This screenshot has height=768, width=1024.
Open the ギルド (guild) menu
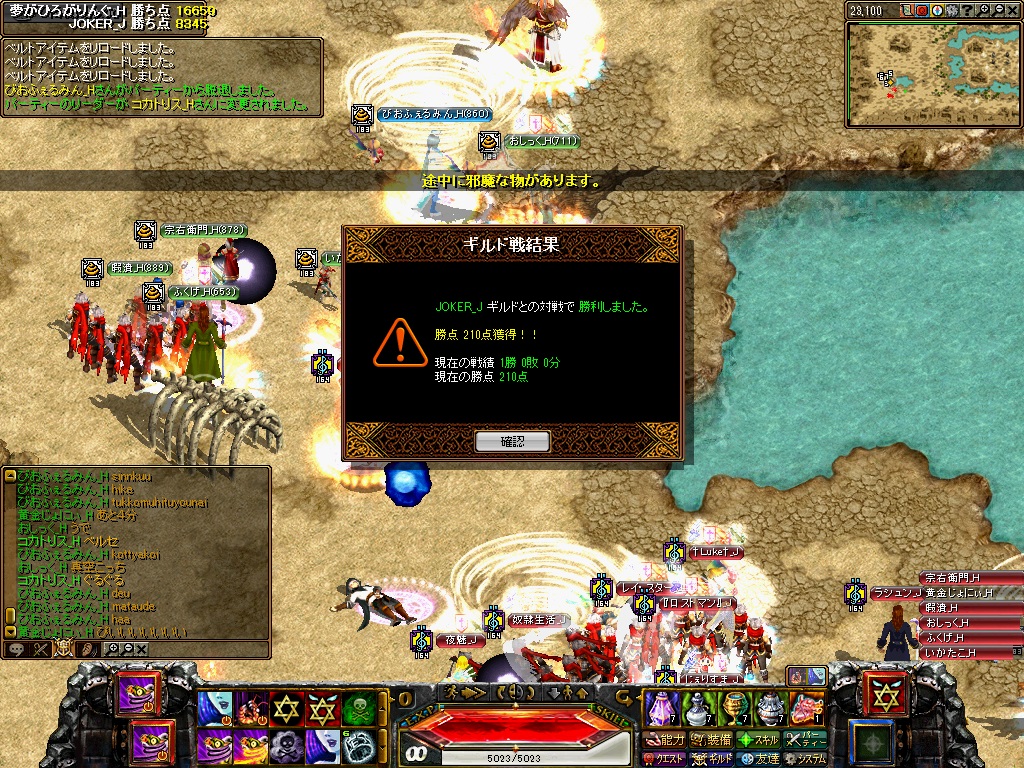tap(711, 759)
